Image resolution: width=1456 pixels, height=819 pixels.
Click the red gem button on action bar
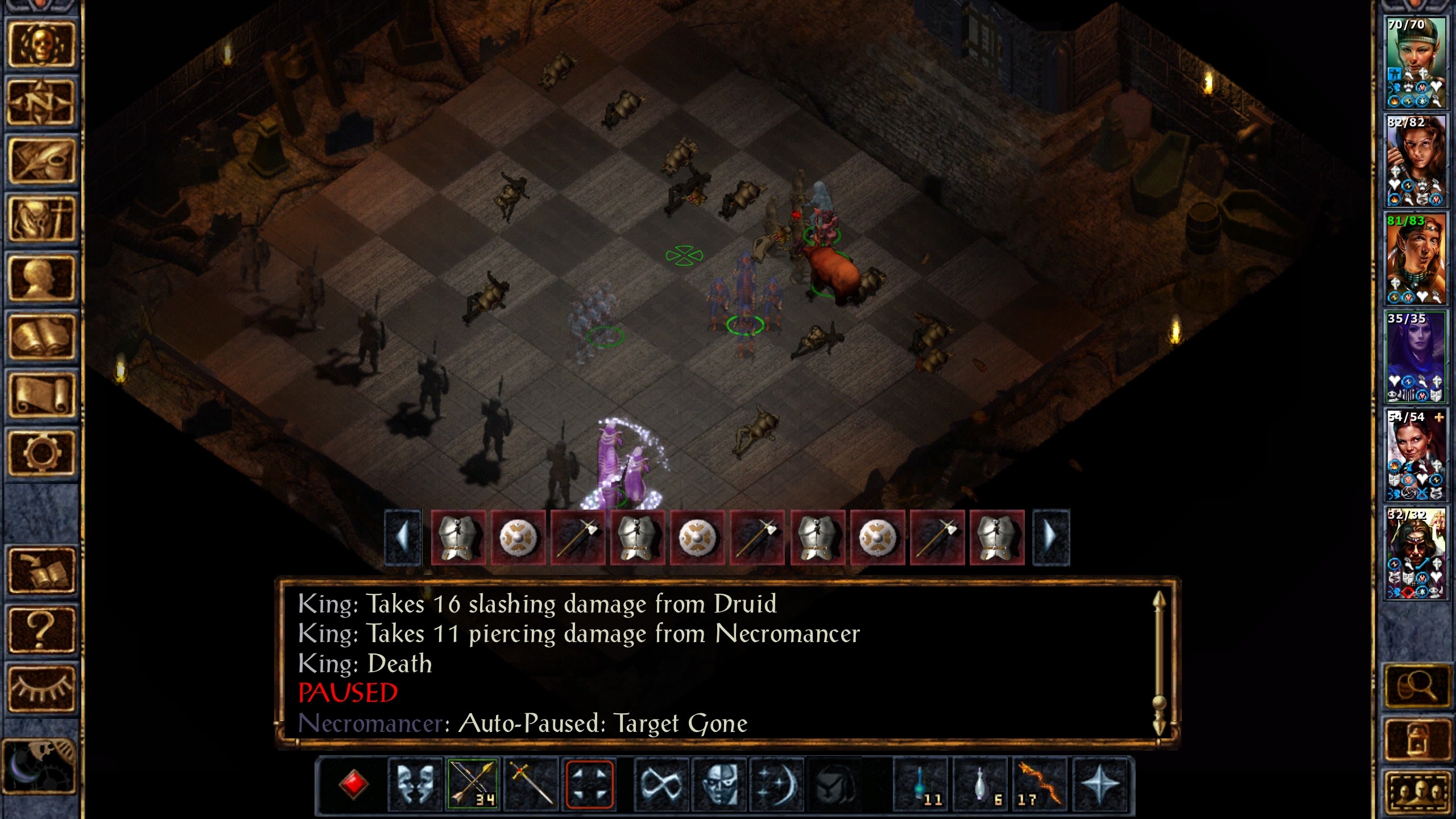pyautogui.click(x=353, y=785)
